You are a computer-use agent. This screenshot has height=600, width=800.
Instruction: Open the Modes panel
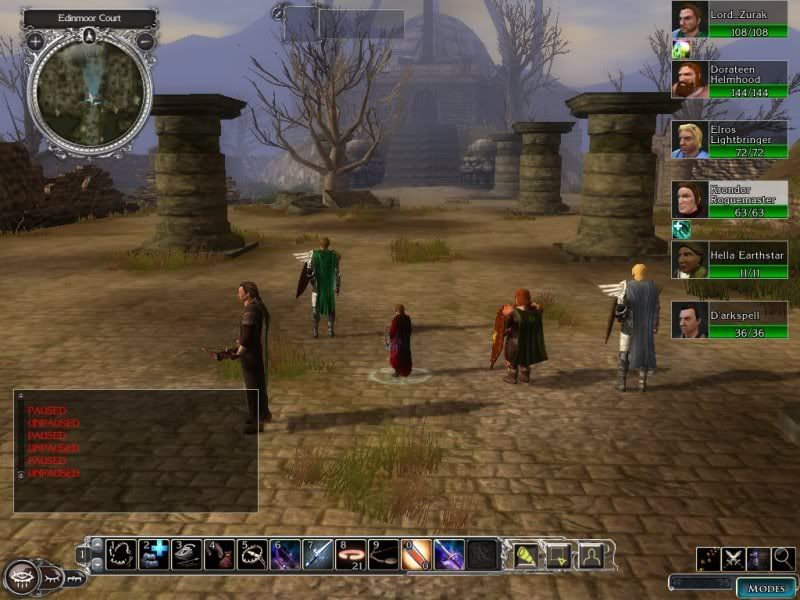(765, 587)
